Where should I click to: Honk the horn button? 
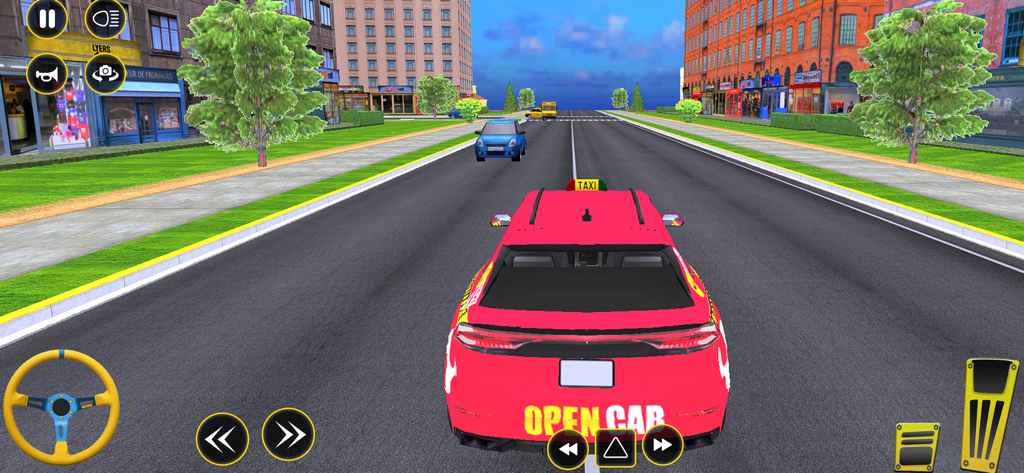[x=46, y=74]
